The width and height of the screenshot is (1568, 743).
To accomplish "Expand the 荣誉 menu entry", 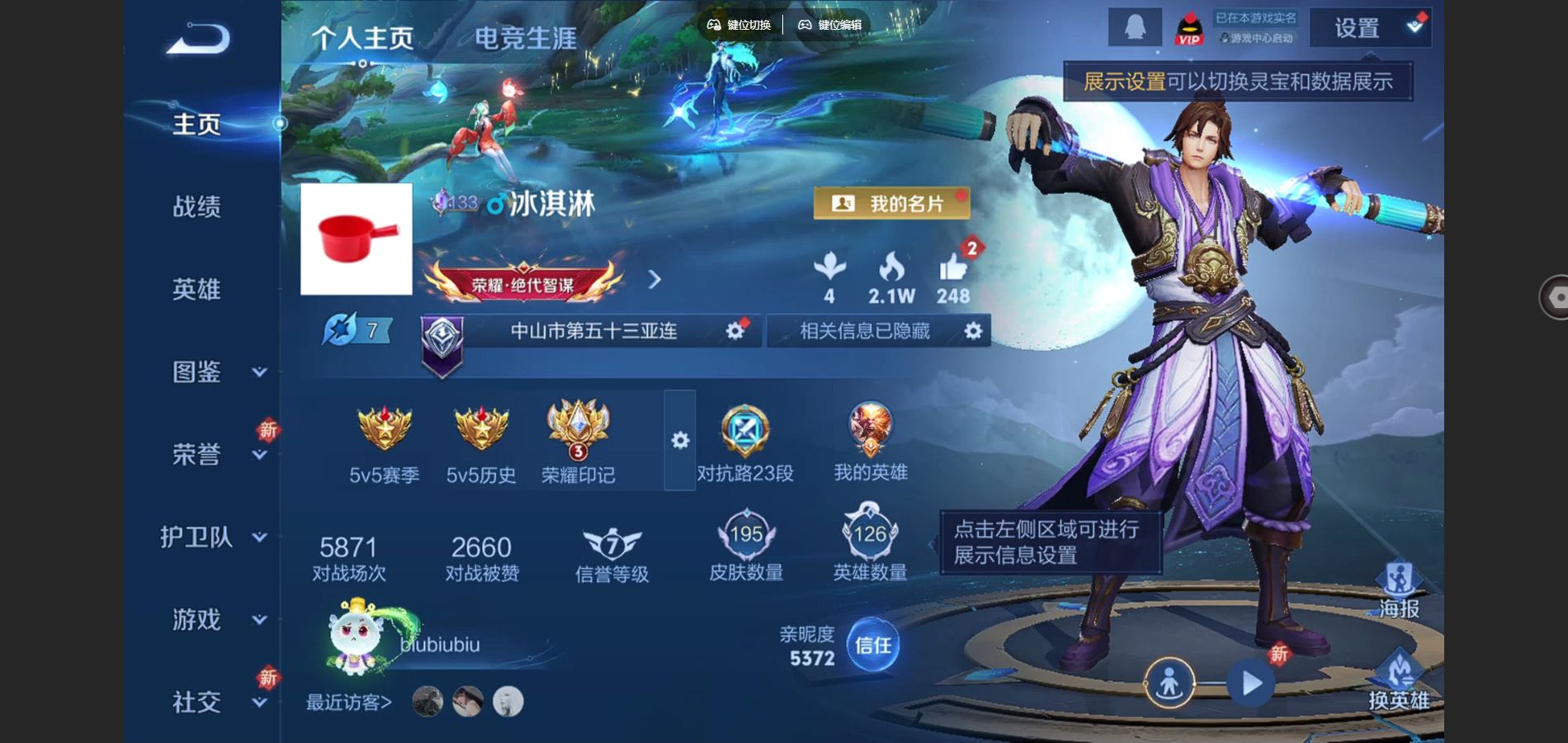I will point(213,454).
